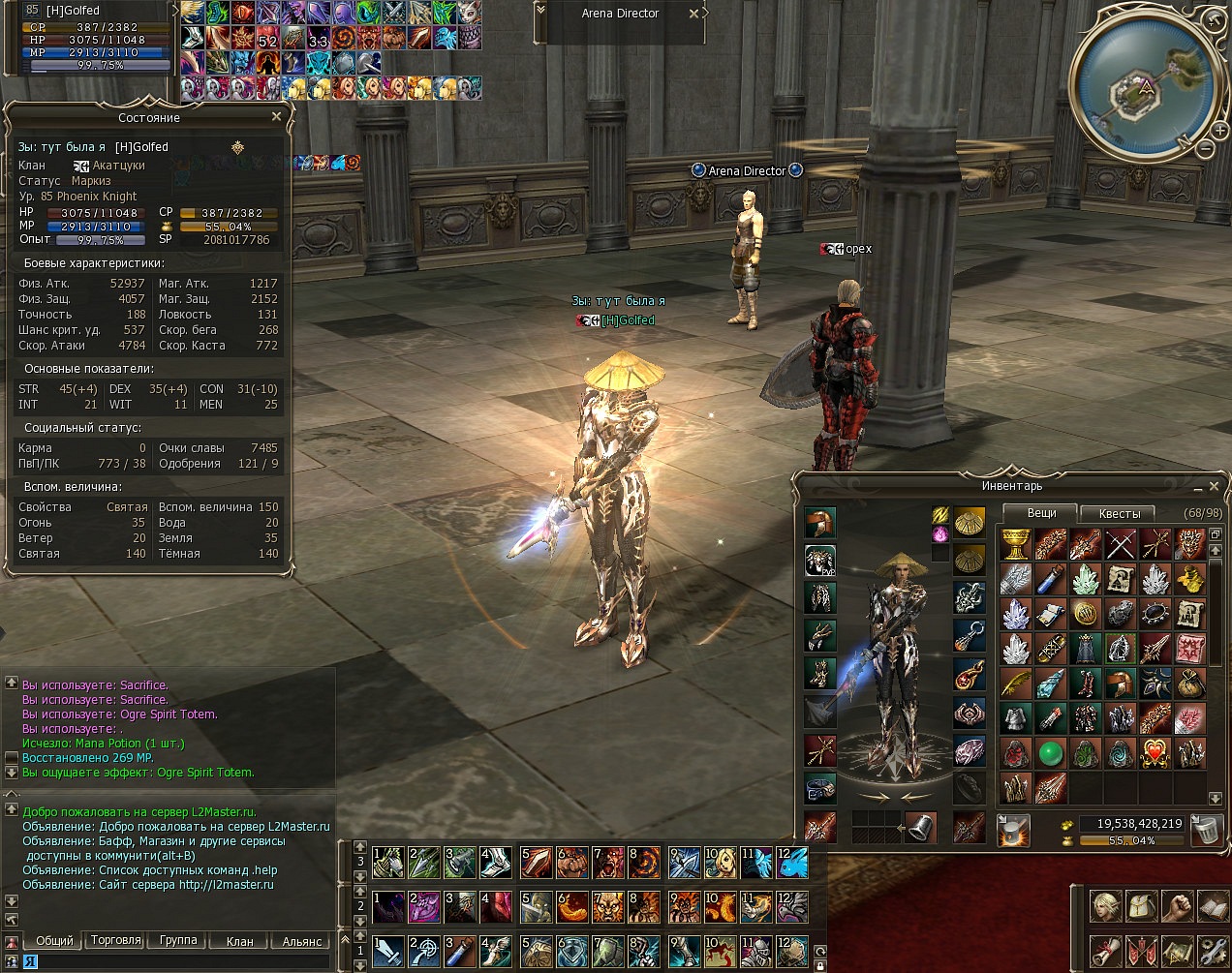Select the Вещи inventory tab
Screen dimensions: 1232x973
(1041, 512)
